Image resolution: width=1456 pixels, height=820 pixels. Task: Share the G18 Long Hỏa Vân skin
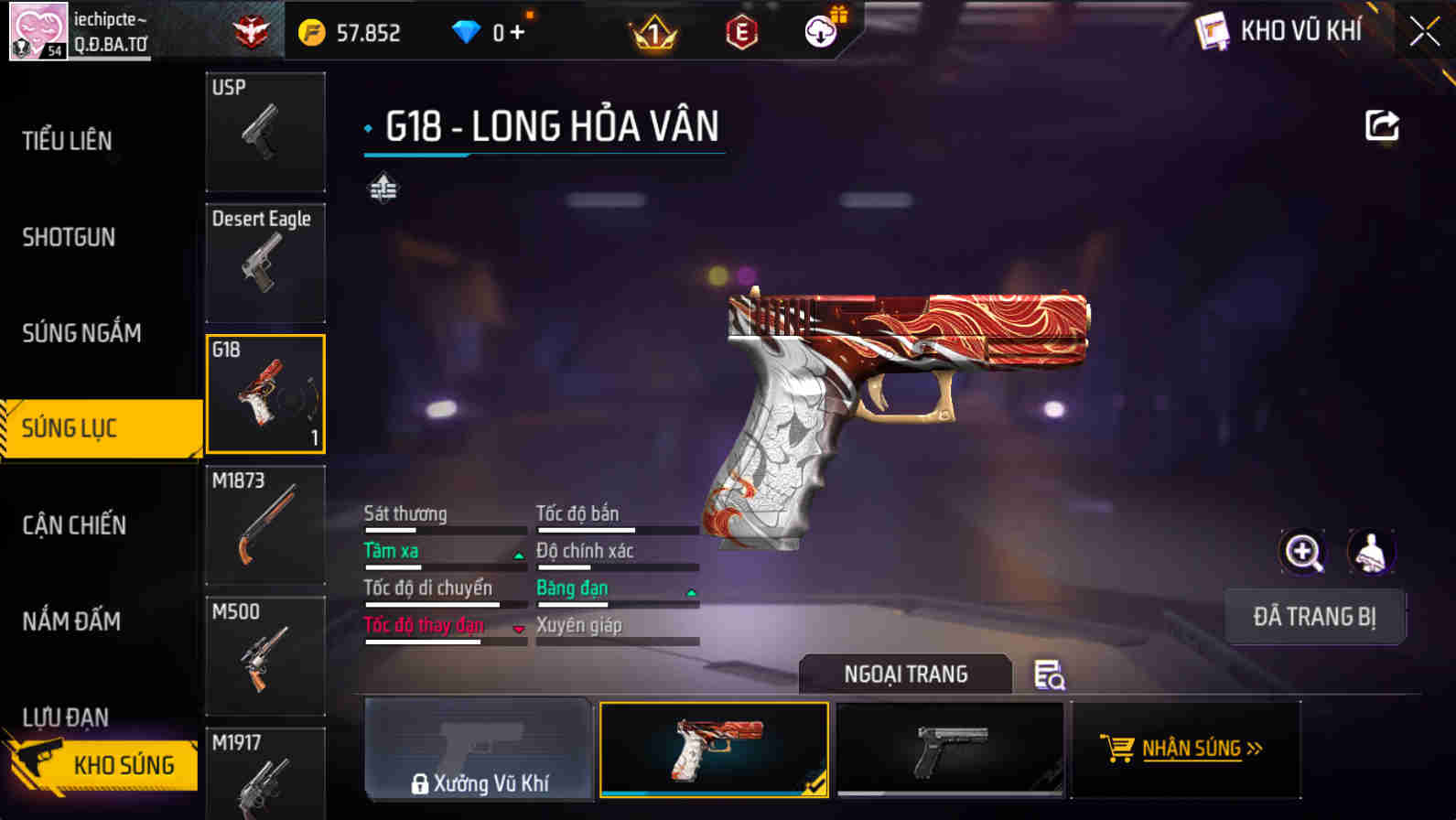(x=1381, y=125)
